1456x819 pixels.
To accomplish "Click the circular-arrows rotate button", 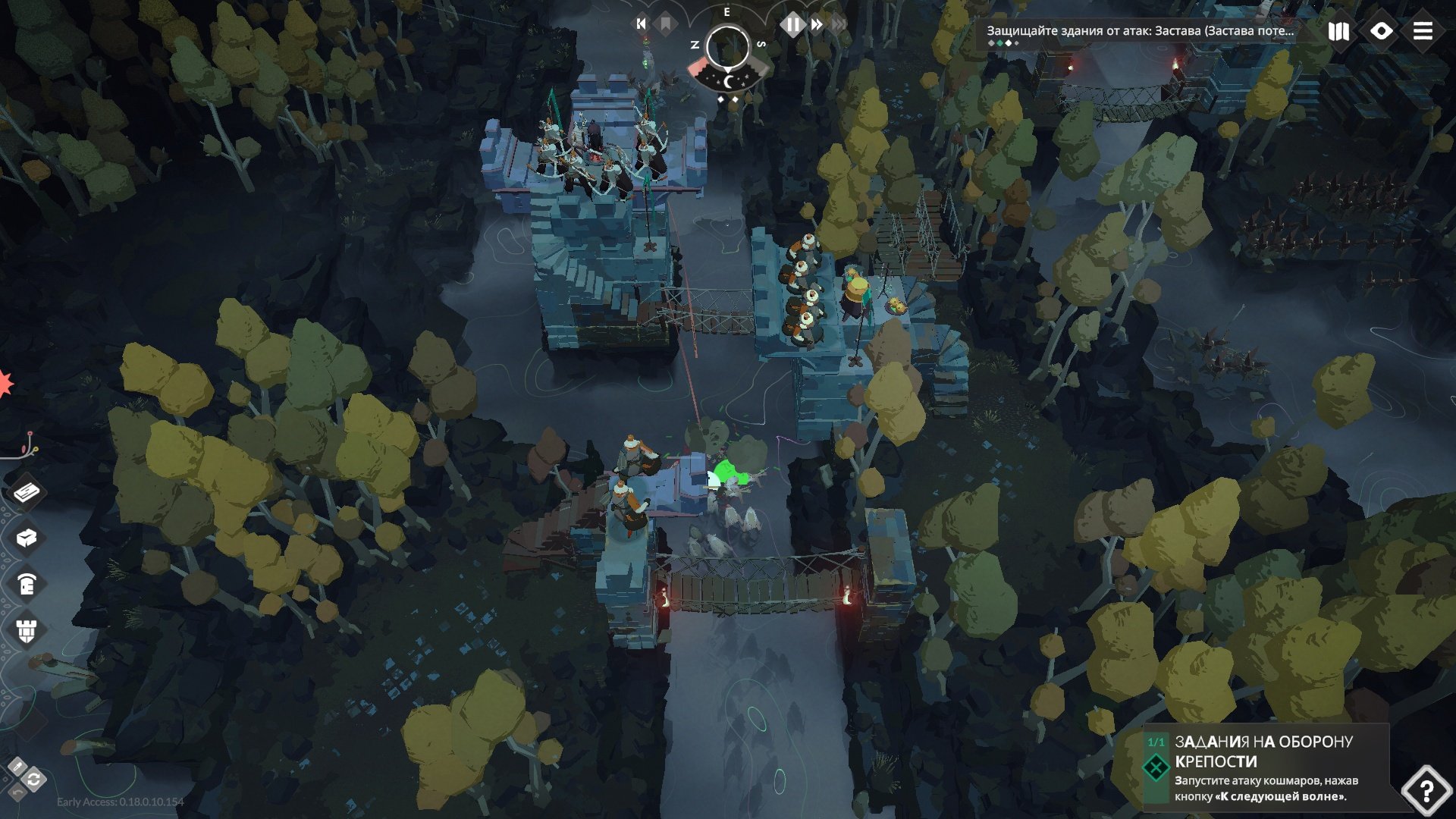I will coord(34,780).
